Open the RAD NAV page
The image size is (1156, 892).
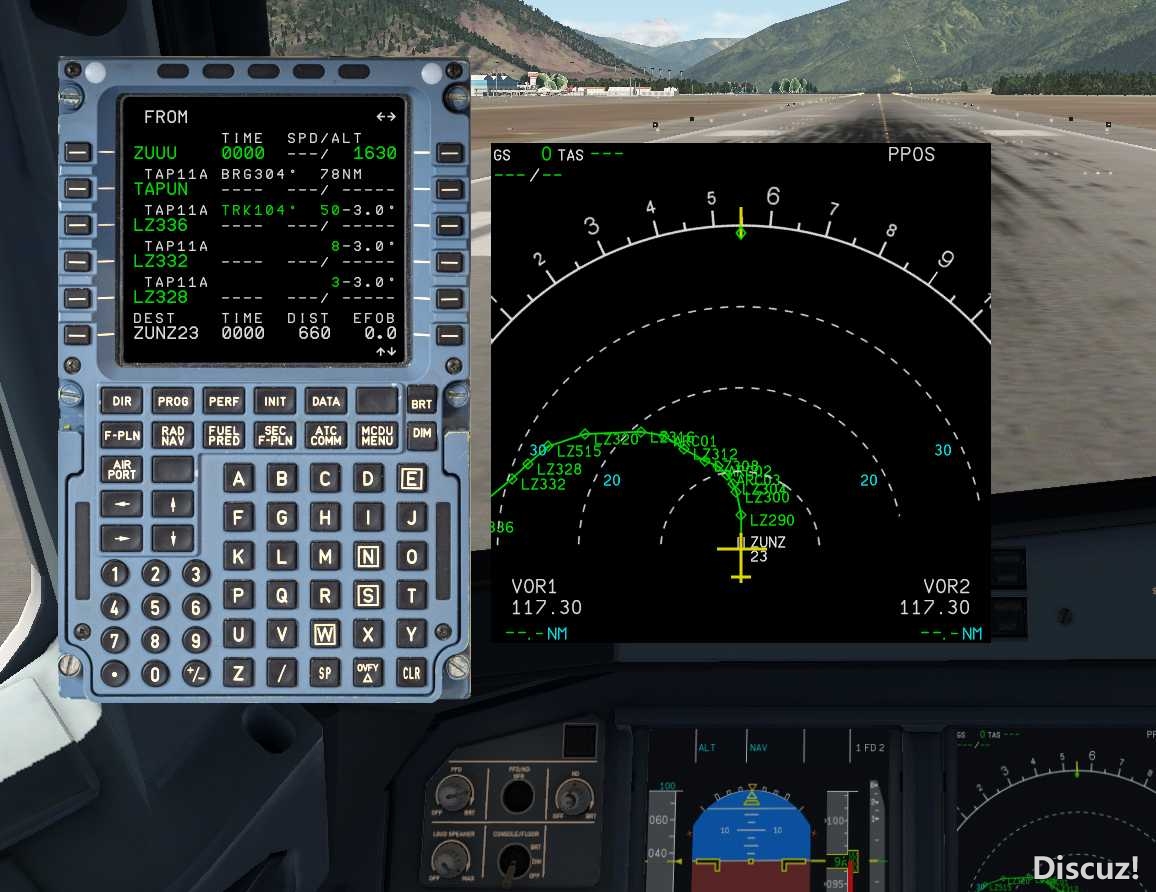pos(173,435)
